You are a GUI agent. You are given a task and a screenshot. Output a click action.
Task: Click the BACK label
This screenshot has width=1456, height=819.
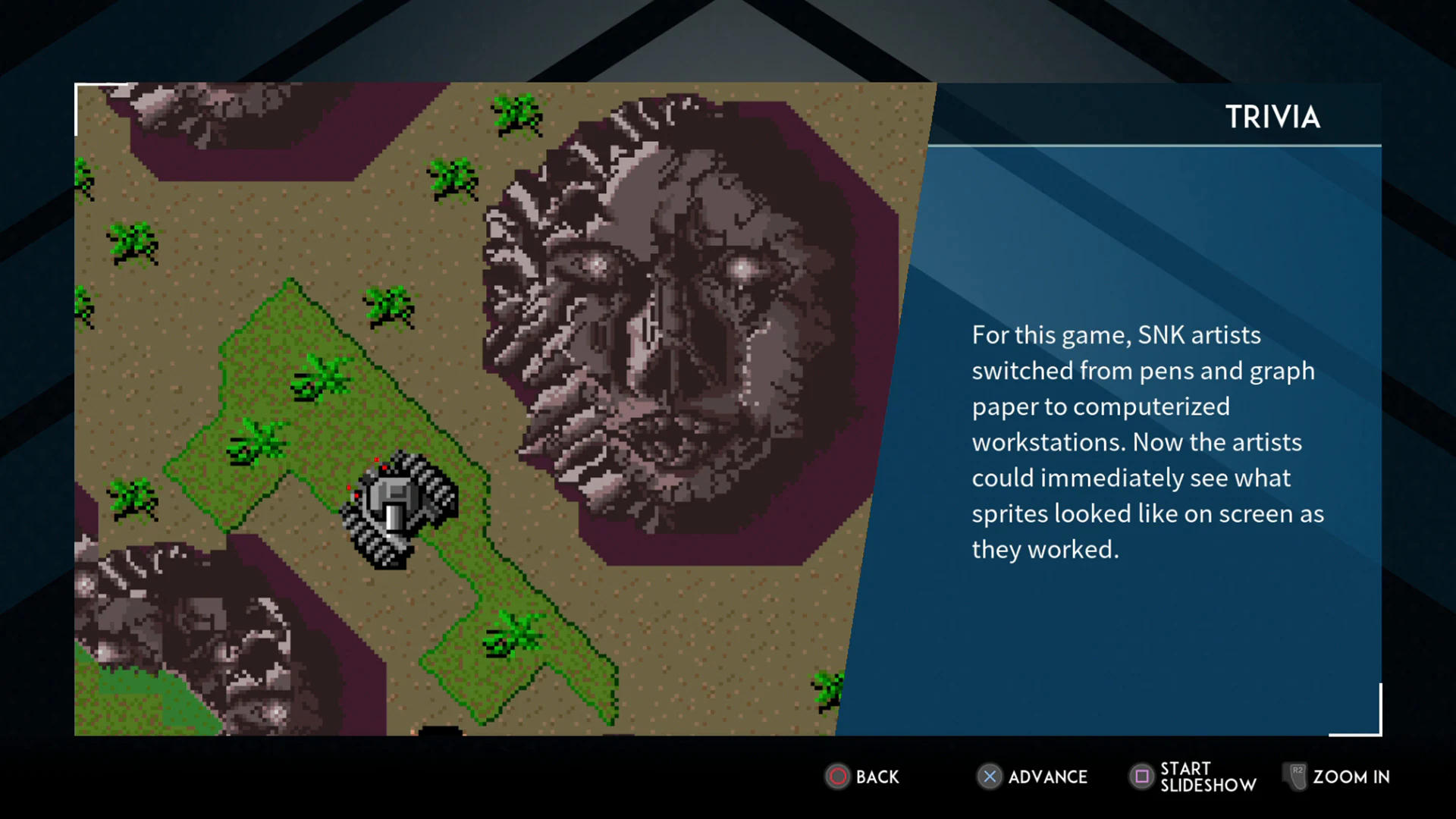pyautogui.click(x=877, y=777)
